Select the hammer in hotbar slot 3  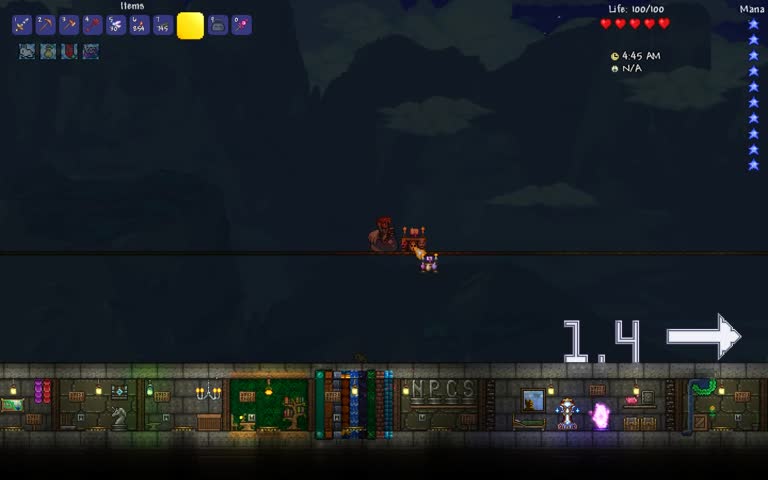(69, 25)
